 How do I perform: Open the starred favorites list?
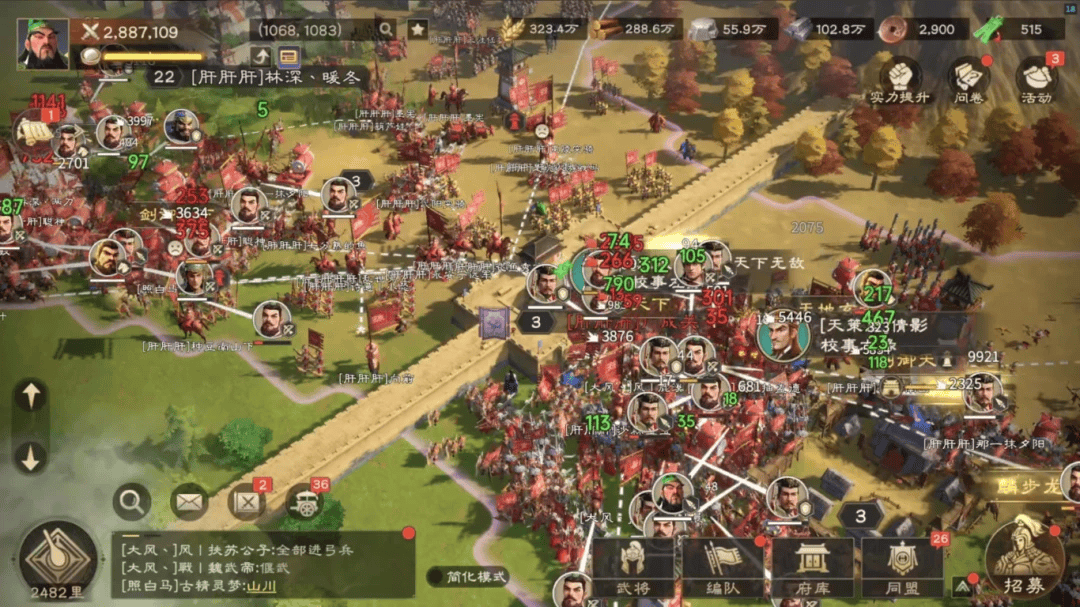tap(417, 29)
